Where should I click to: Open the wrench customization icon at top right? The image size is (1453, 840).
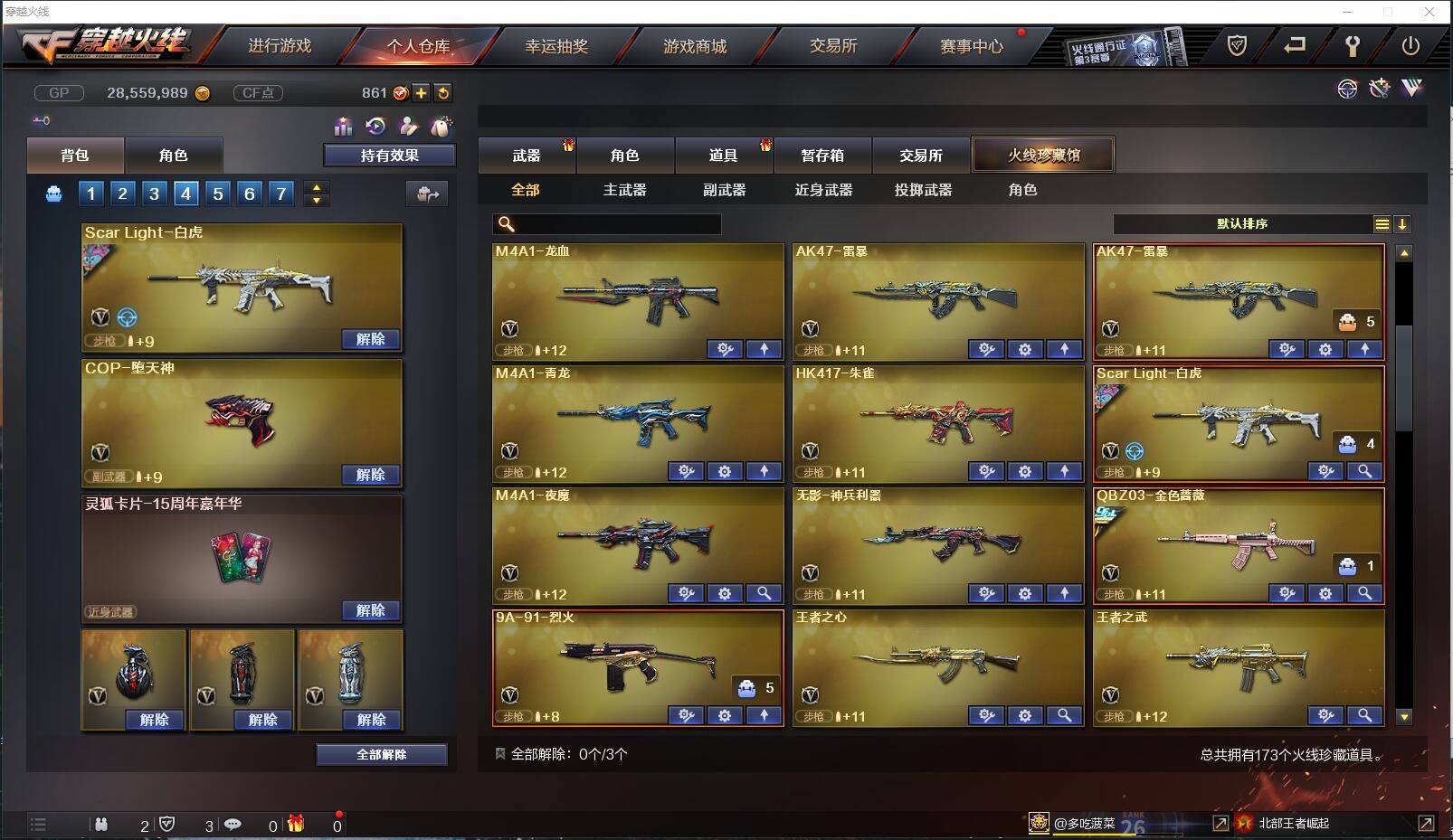(x=1382, y=89)
